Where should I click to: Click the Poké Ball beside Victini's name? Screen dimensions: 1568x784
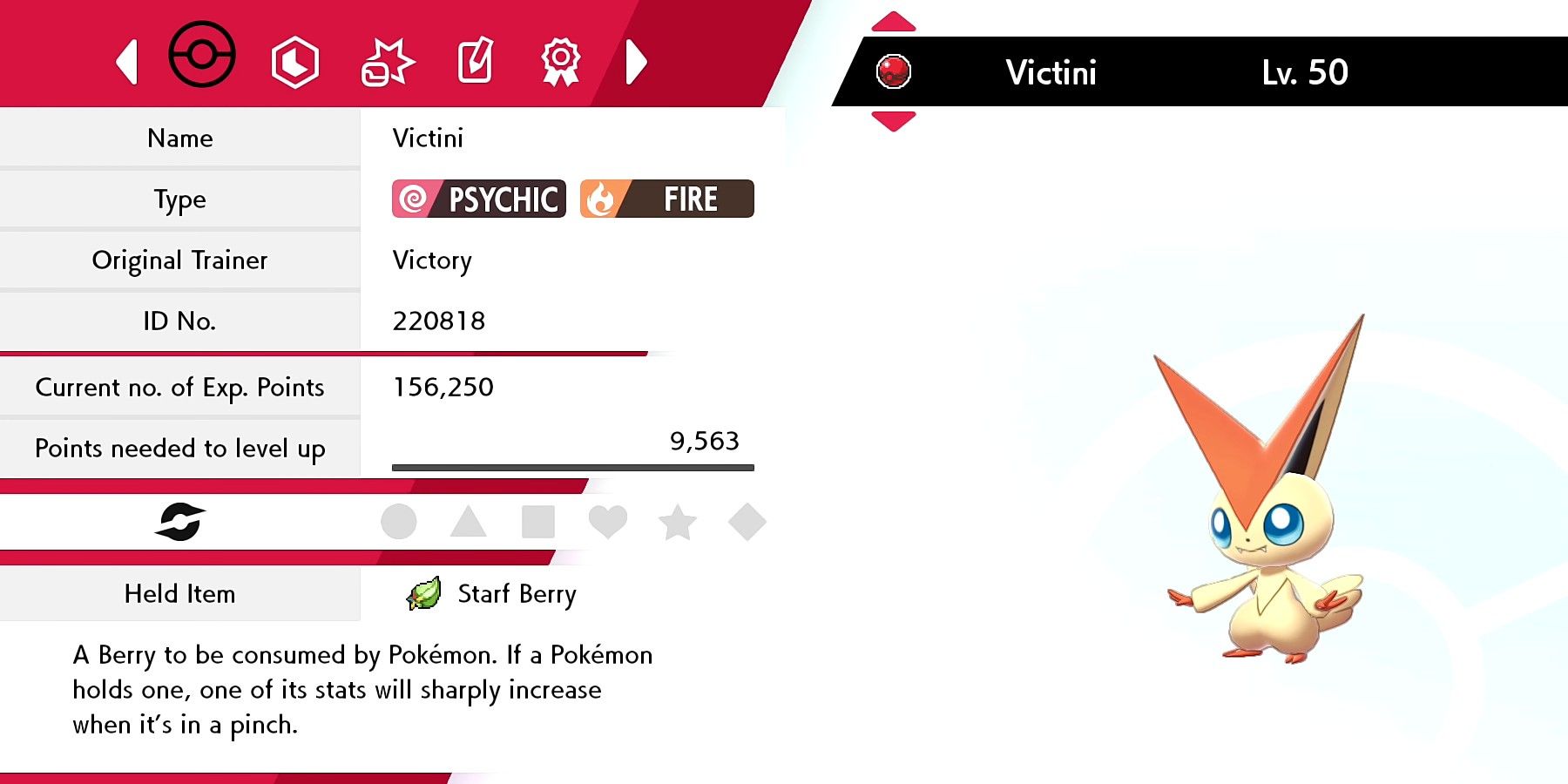click(894, 70)
